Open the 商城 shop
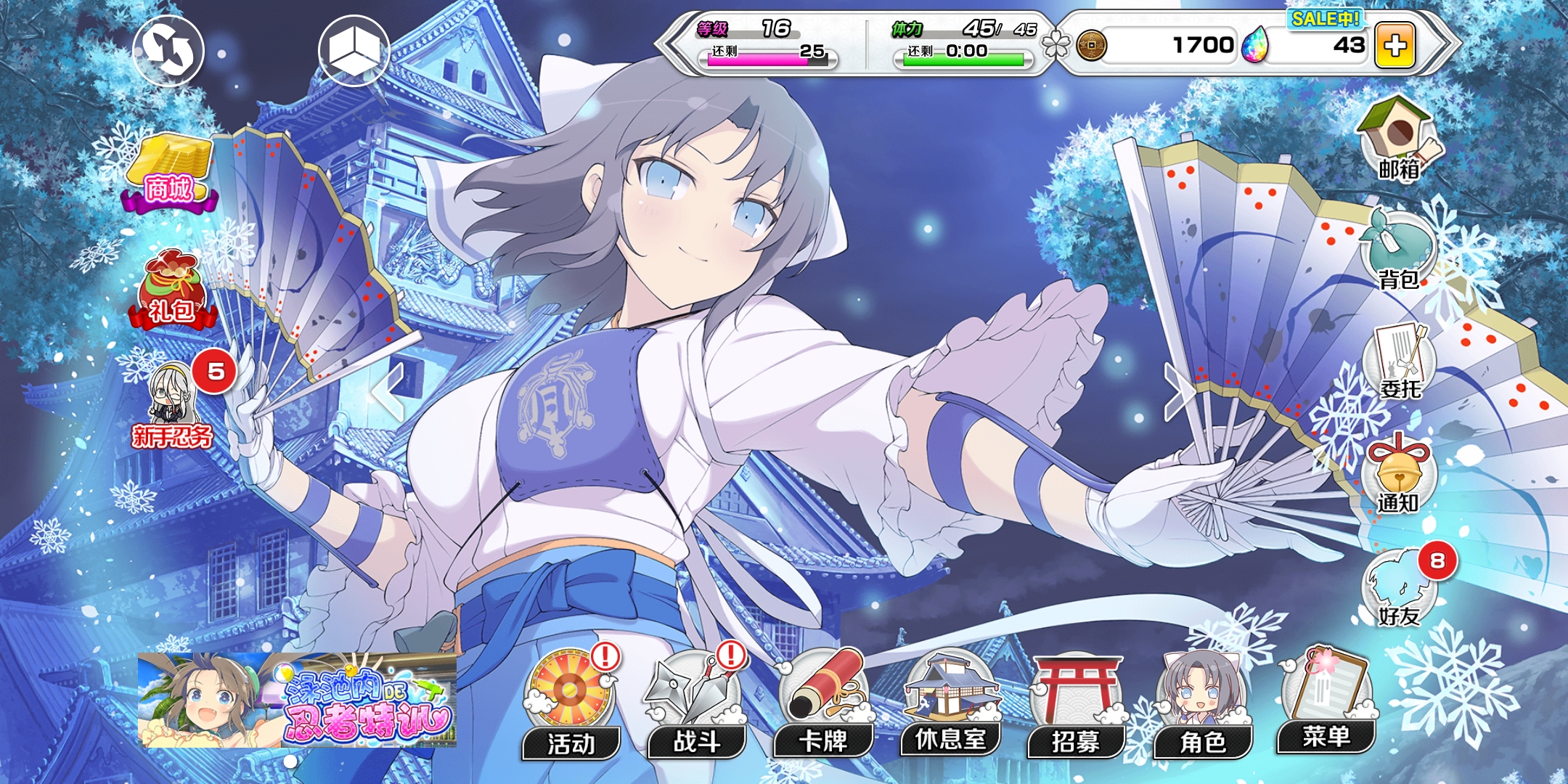 tap(170, 173)
